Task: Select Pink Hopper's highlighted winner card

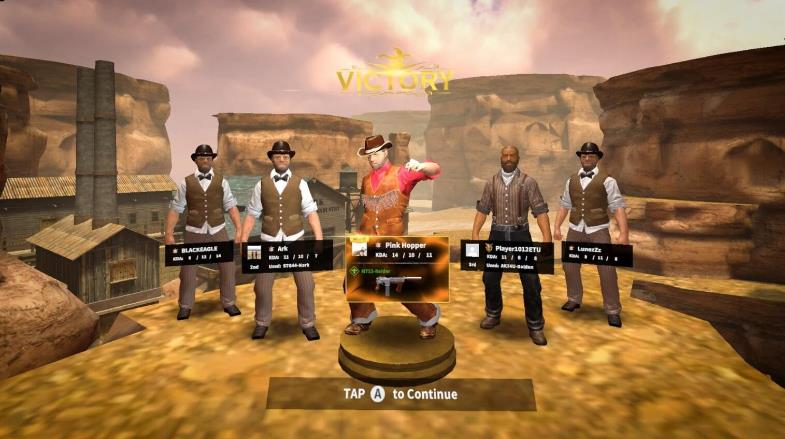Action: [x=397, y=268]
